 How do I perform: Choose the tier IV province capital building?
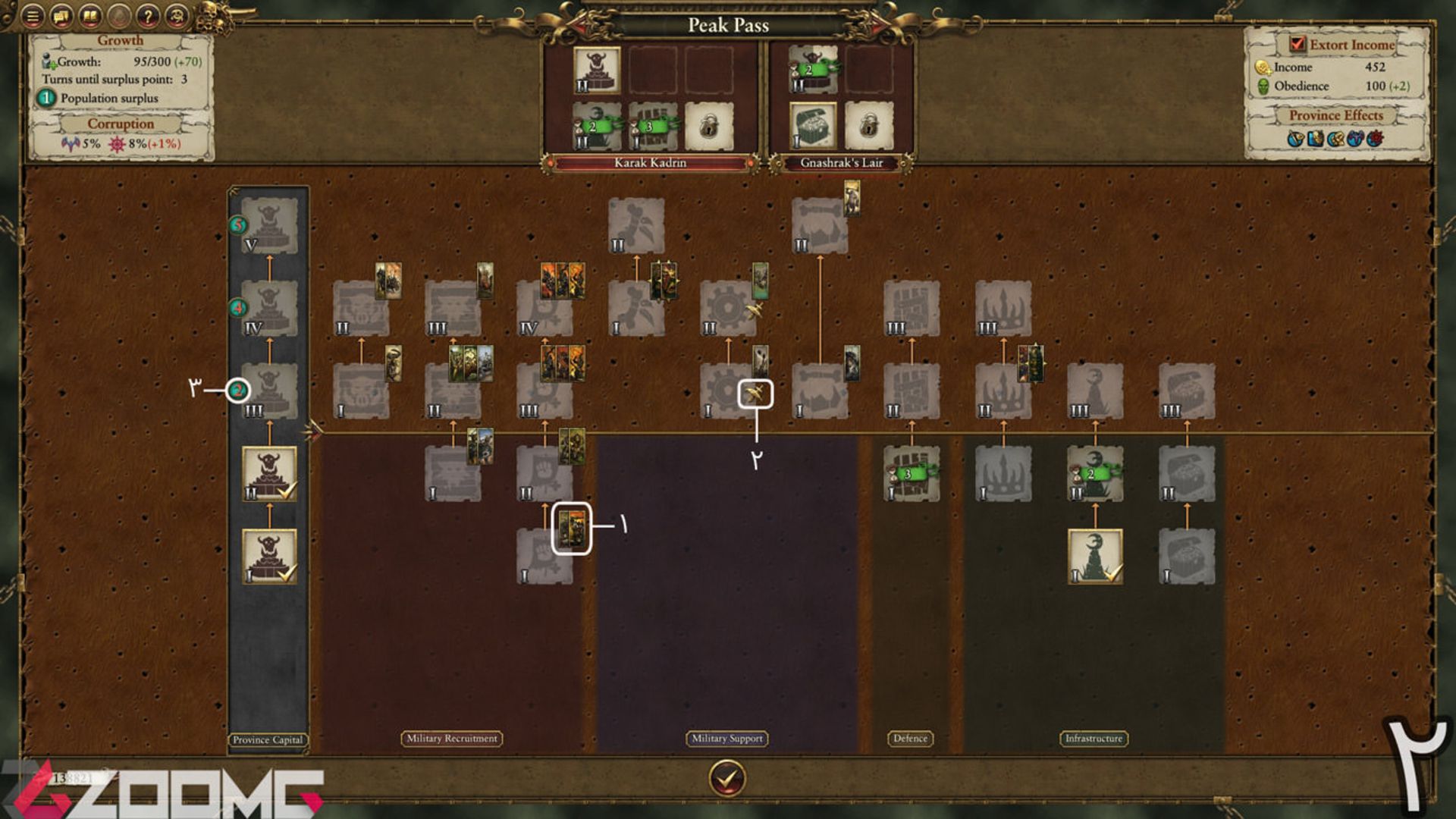click(269, 308)
